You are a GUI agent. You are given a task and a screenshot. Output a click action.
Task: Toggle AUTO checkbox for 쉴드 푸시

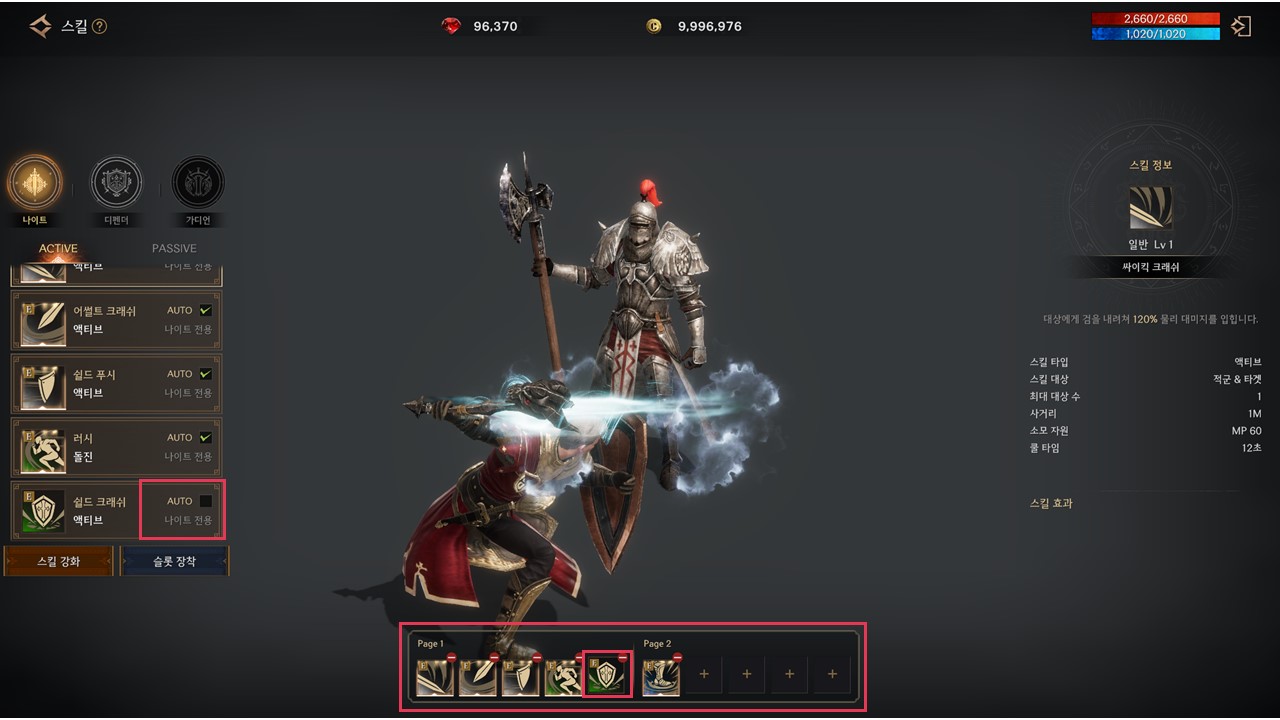click(x=206, y=374)
